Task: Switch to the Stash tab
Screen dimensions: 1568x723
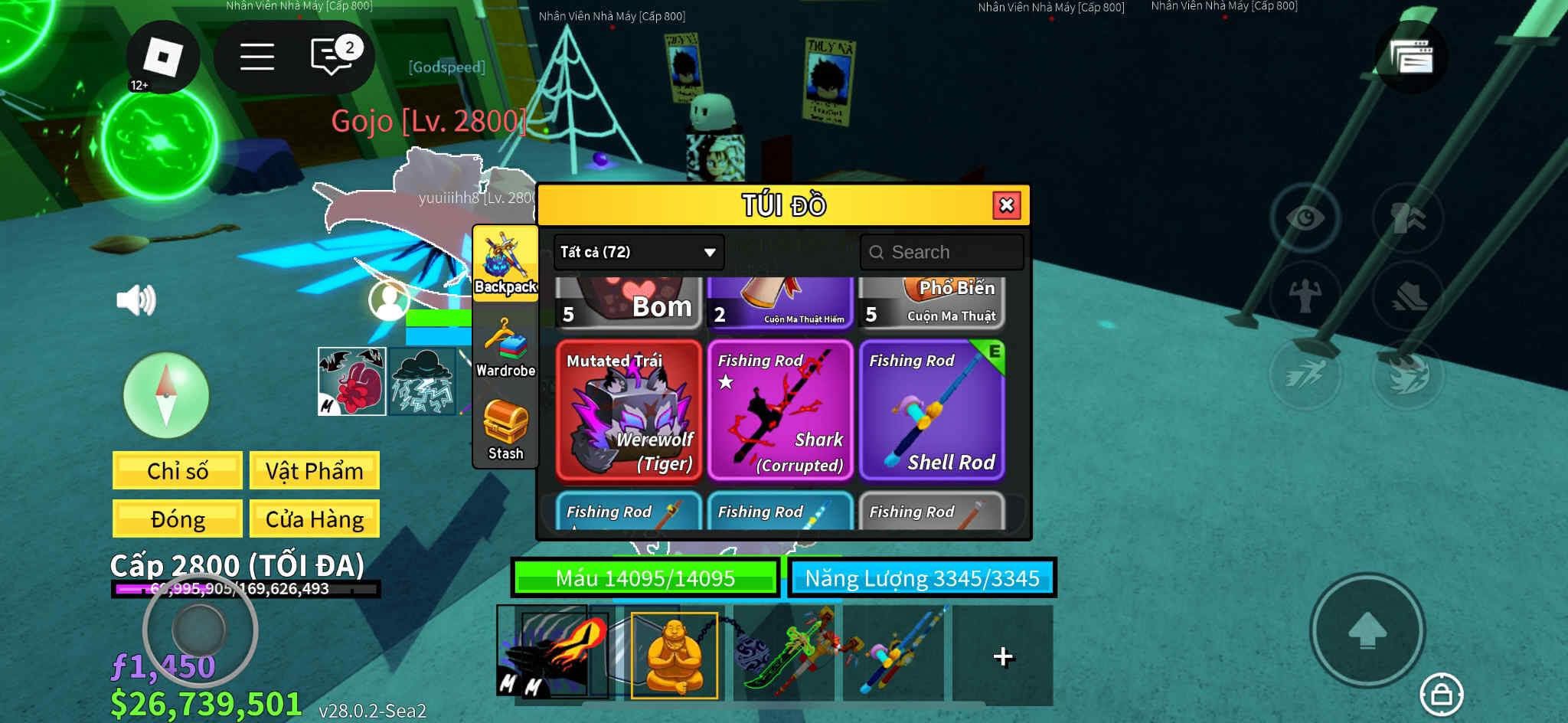Action: 505,430
